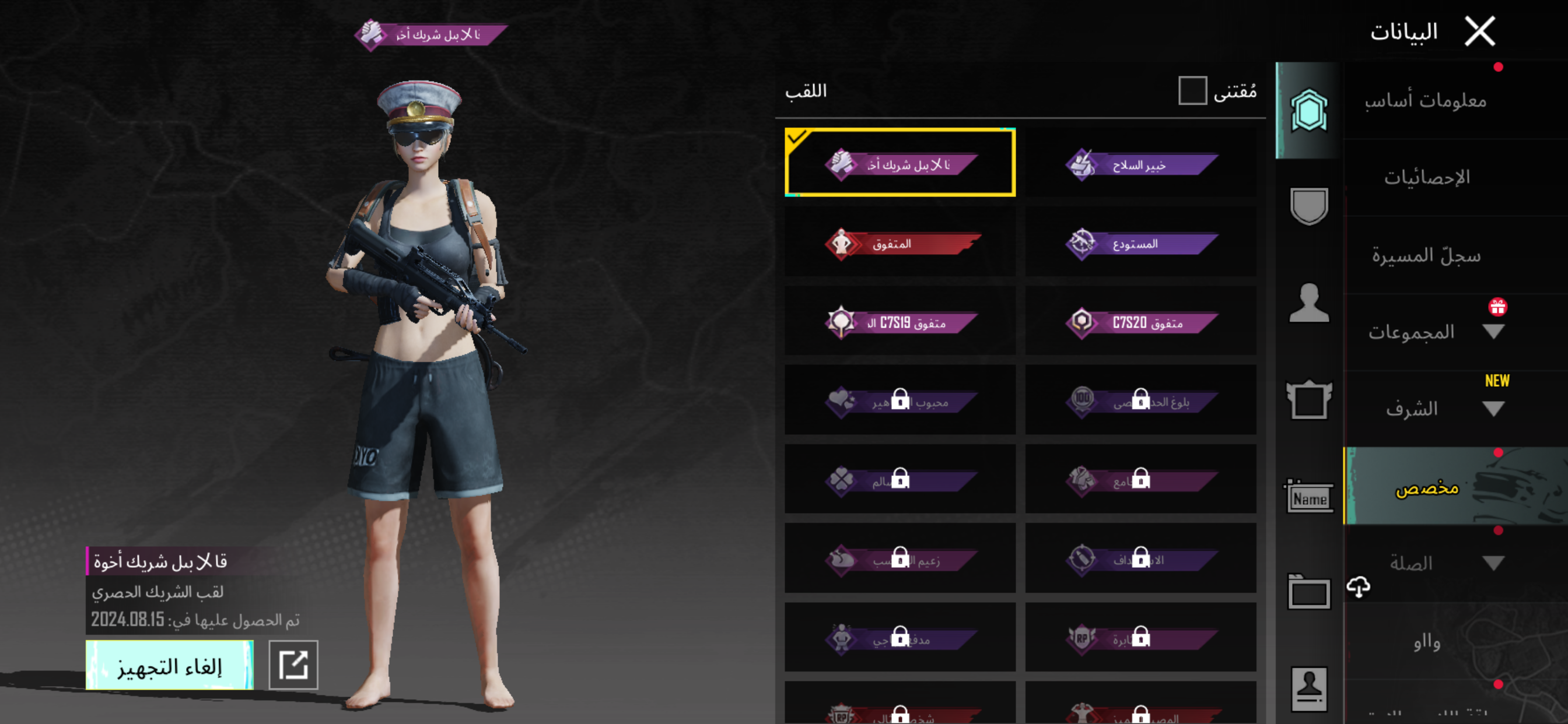This screenshot has width=1568, height=724.
Task: Open معلومات أساس basic info tab
Action: click(x=1424, y=100)
